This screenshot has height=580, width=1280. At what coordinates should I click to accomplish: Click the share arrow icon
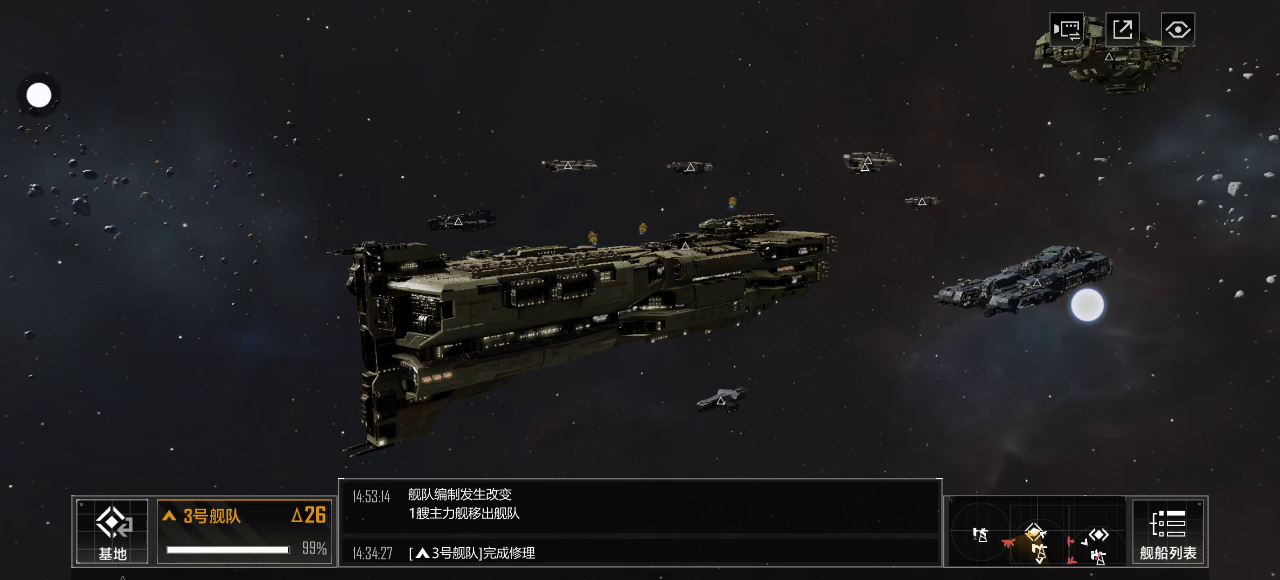[x=1122, y=29]
